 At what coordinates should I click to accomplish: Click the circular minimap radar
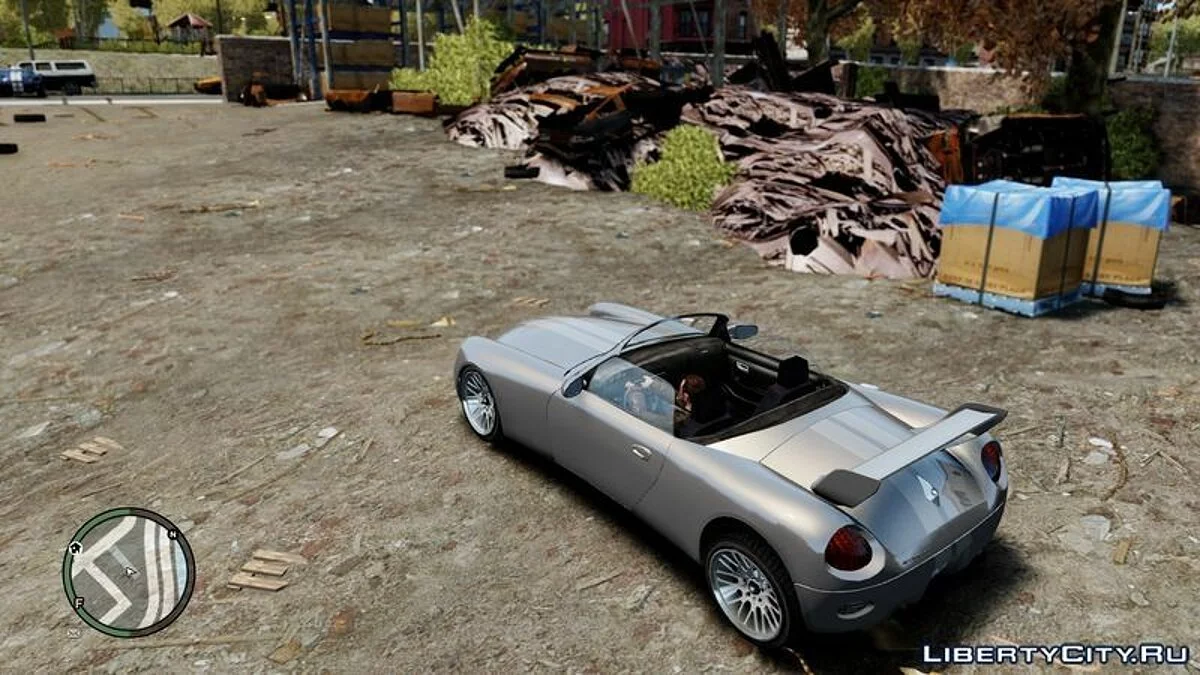128,572
